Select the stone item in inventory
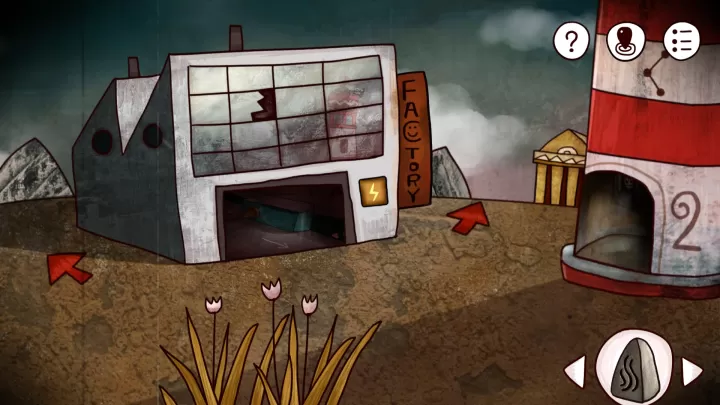Viewport: 720px width, 405px height. point(633,369)
